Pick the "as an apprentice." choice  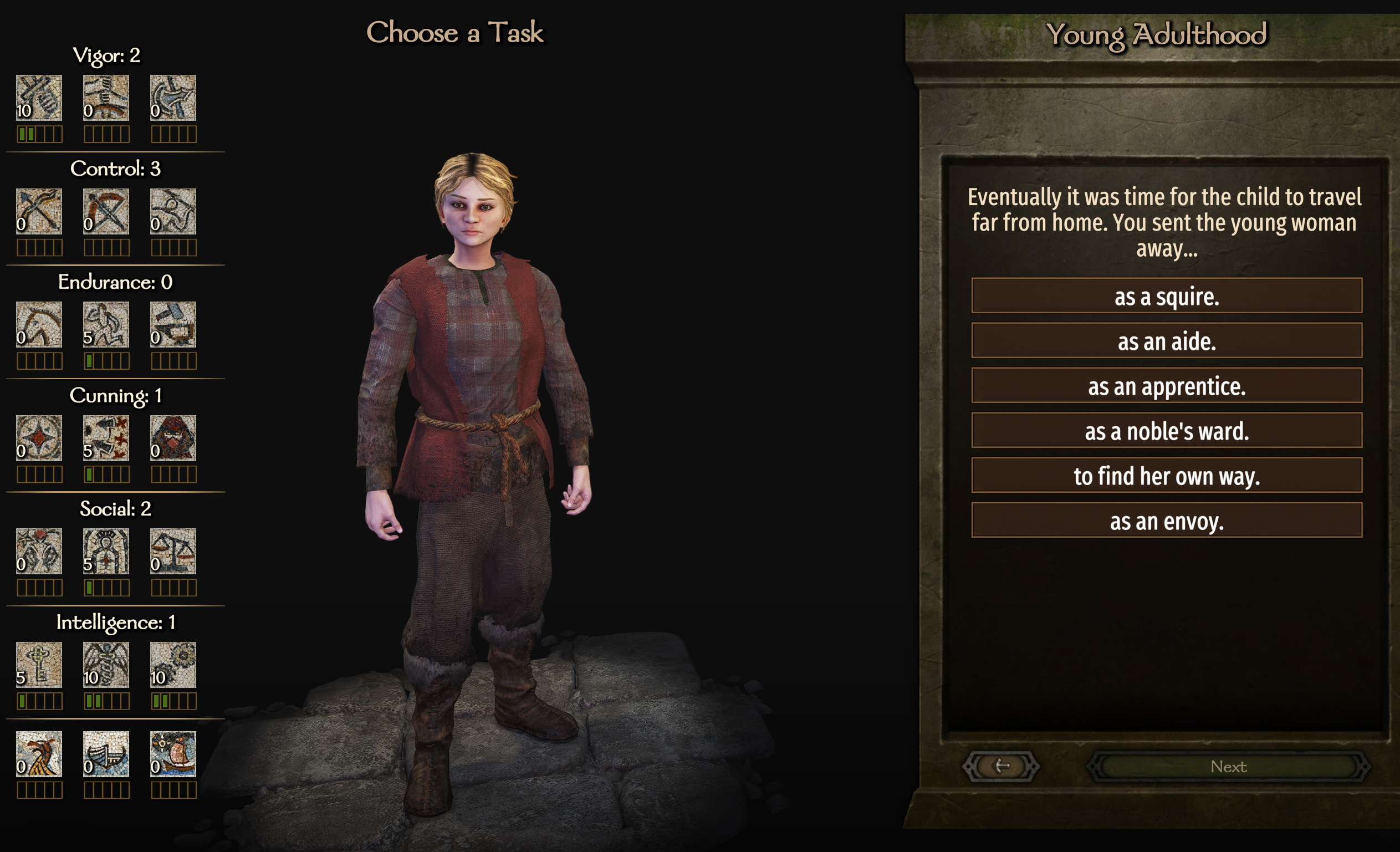pyautogui.click(x=1166, y=385)
